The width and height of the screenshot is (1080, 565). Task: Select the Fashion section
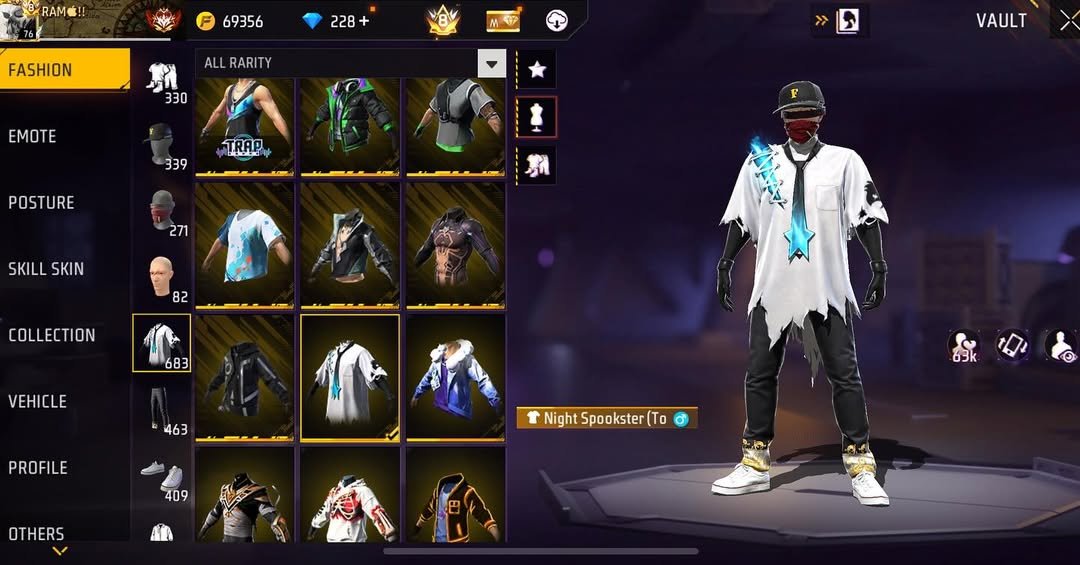[x=40, y=70]
